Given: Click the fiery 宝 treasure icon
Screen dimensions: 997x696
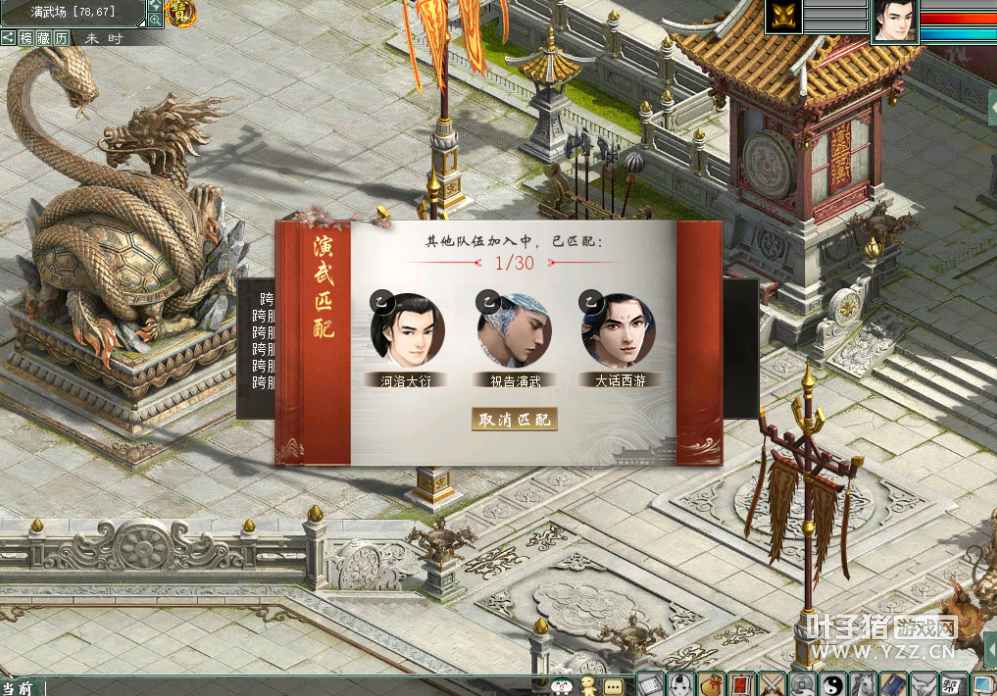Looking at the screenshot, I should pos(181,13).
